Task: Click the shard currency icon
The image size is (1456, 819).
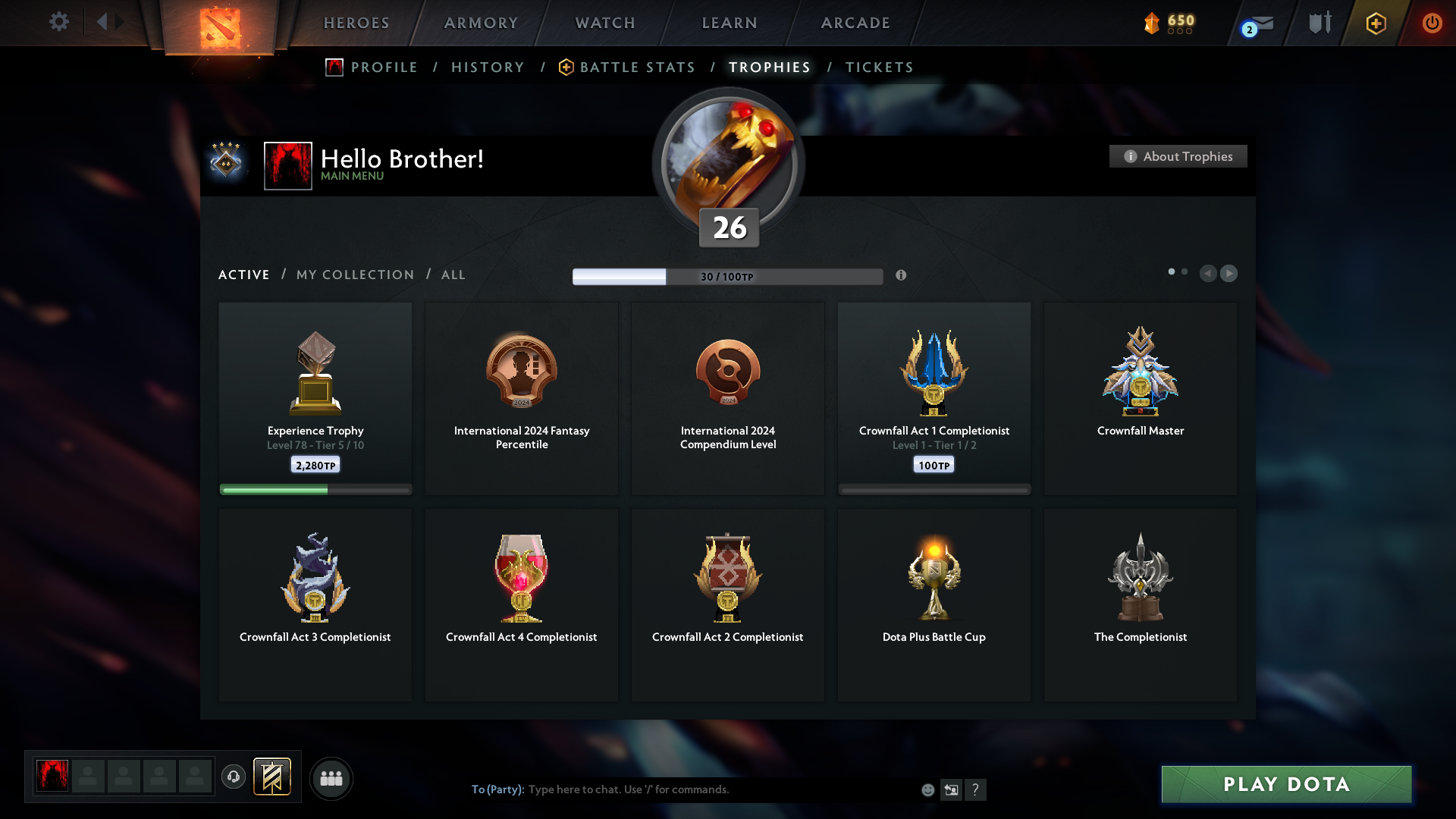Action: click(1150, 24)
